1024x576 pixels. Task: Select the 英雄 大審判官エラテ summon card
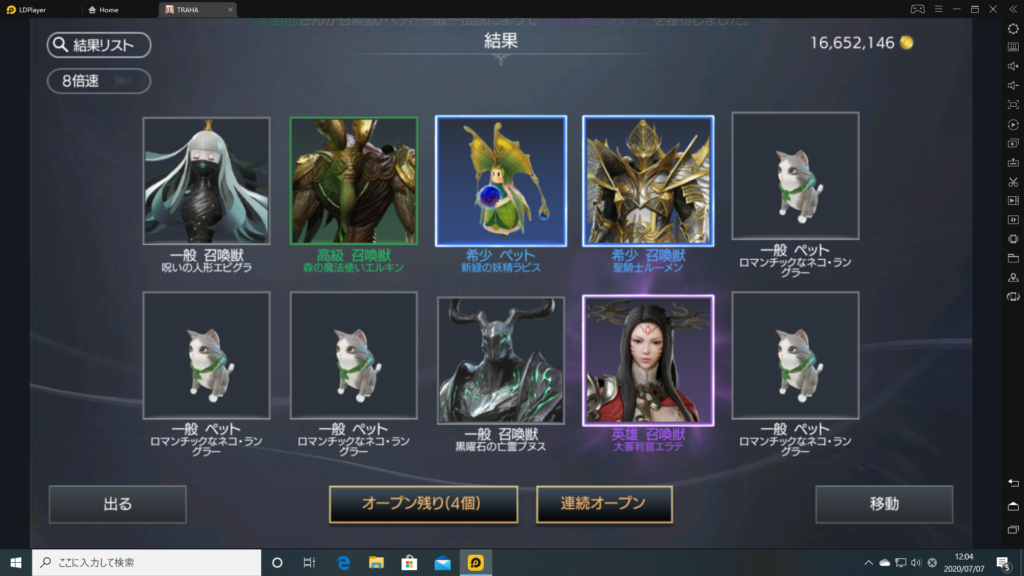tap(648, 360)
